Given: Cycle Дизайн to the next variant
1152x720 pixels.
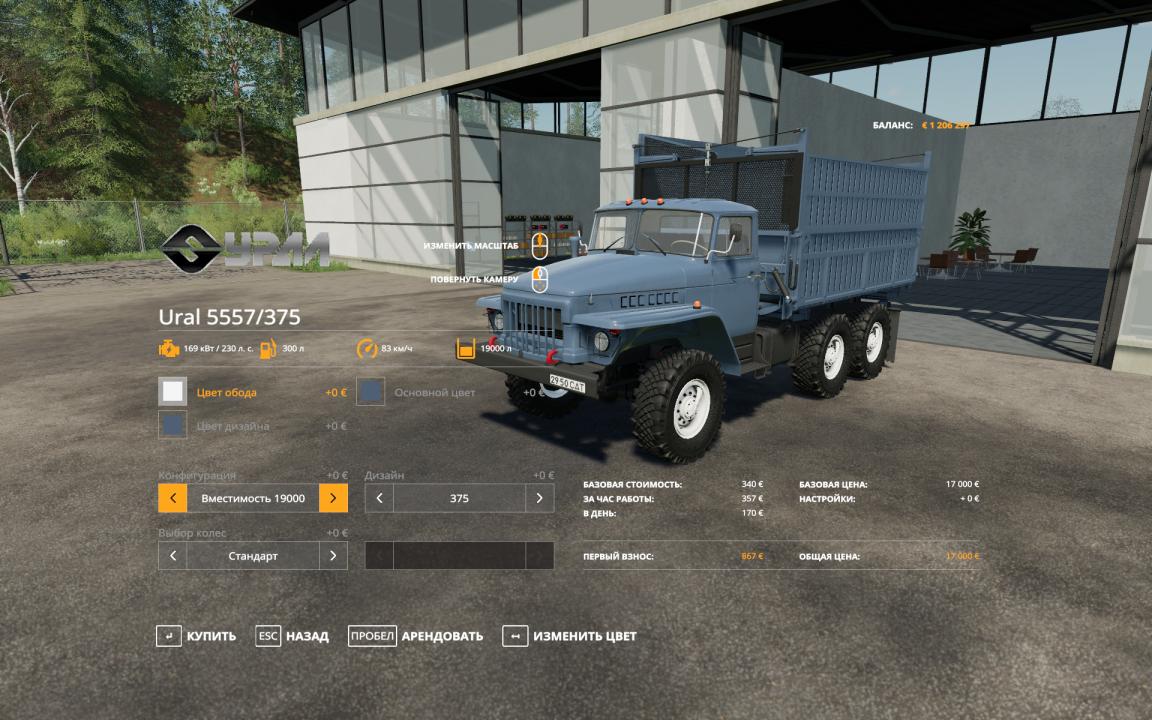Looking at the screenshot, I should 540,498.
